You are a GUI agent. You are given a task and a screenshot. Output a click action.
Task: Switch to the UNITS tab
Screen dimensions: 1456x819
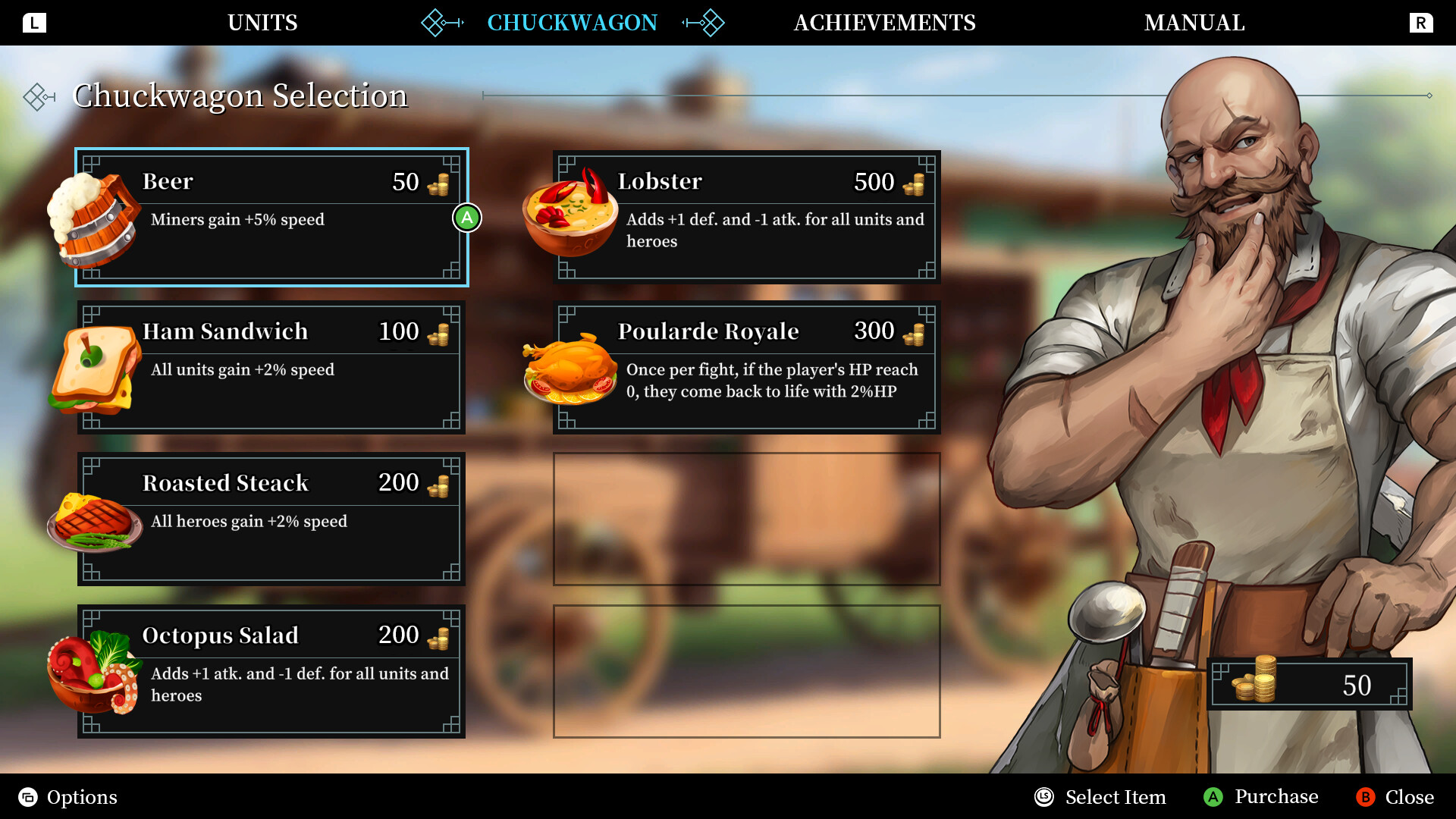[262, 23]
